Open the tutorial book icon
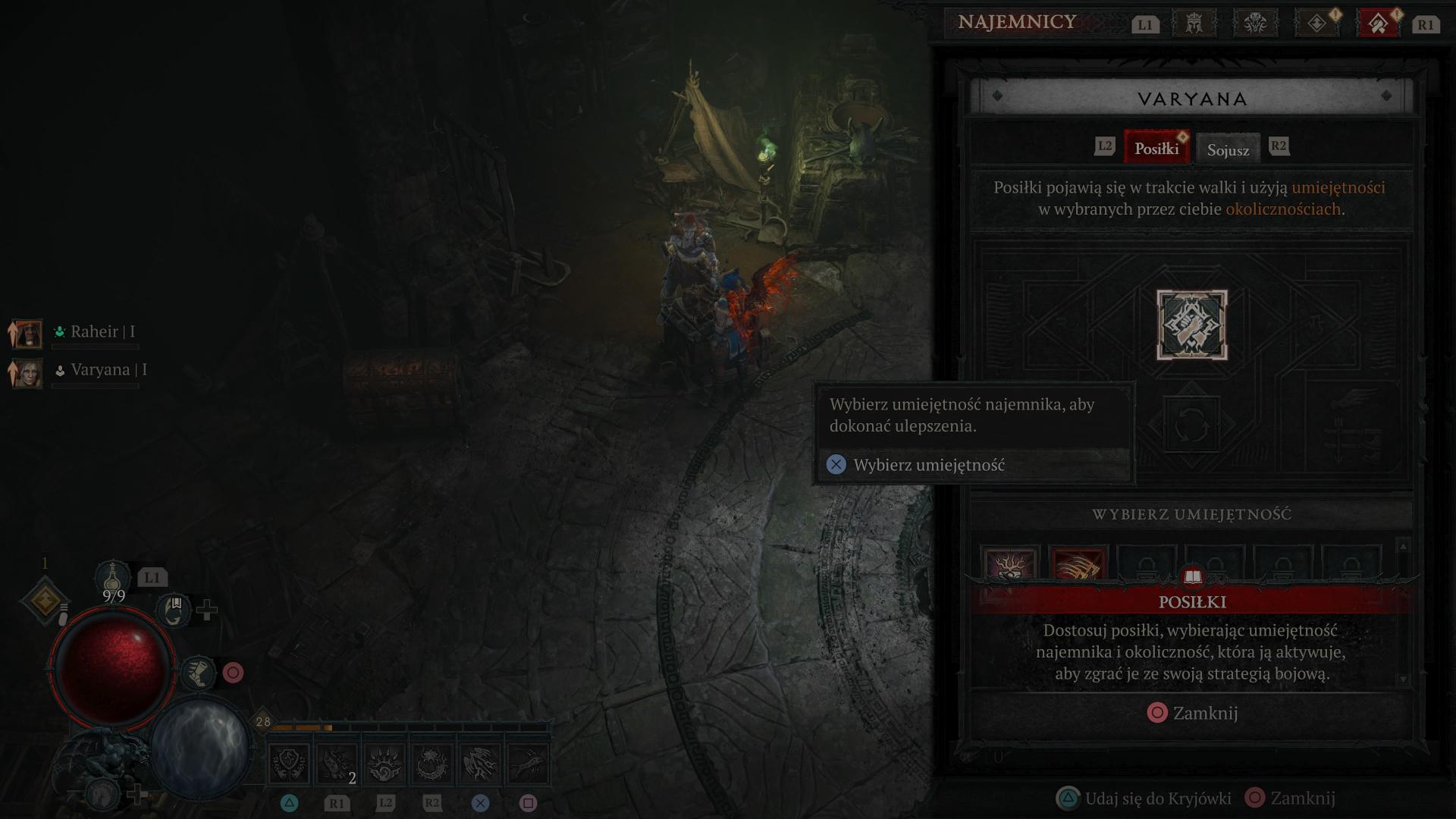The image size is (1456, 819). 1192,578
